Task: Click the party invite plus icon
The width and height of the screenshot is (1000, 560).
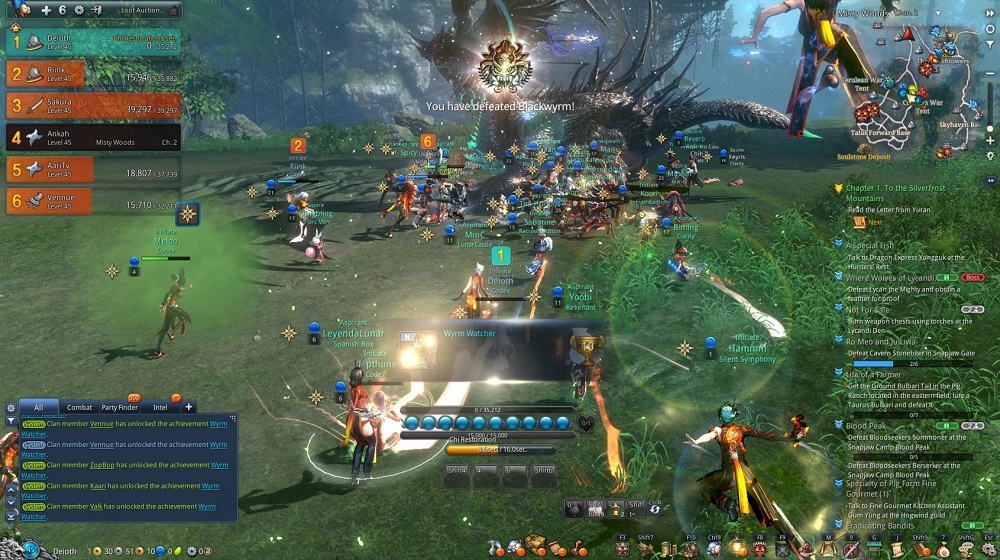Action: click(x=47, y=10)
